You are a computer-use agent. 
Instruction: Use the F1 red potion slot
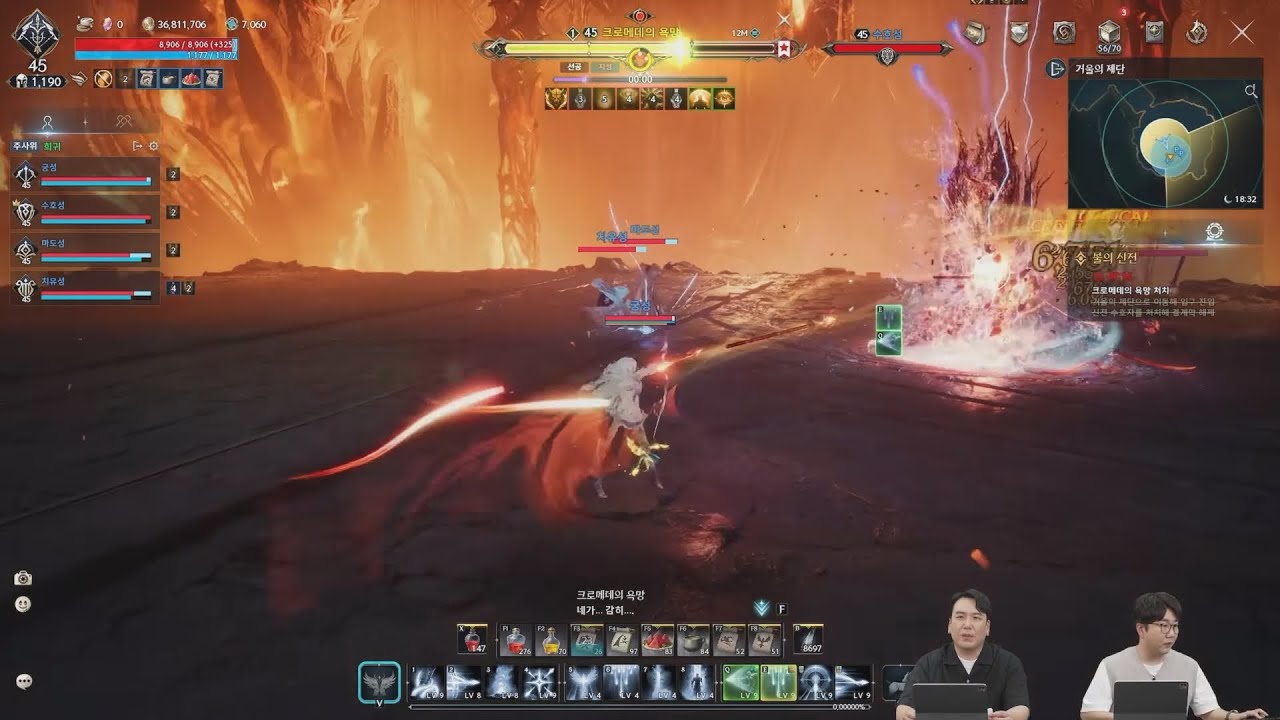[516, 641]
